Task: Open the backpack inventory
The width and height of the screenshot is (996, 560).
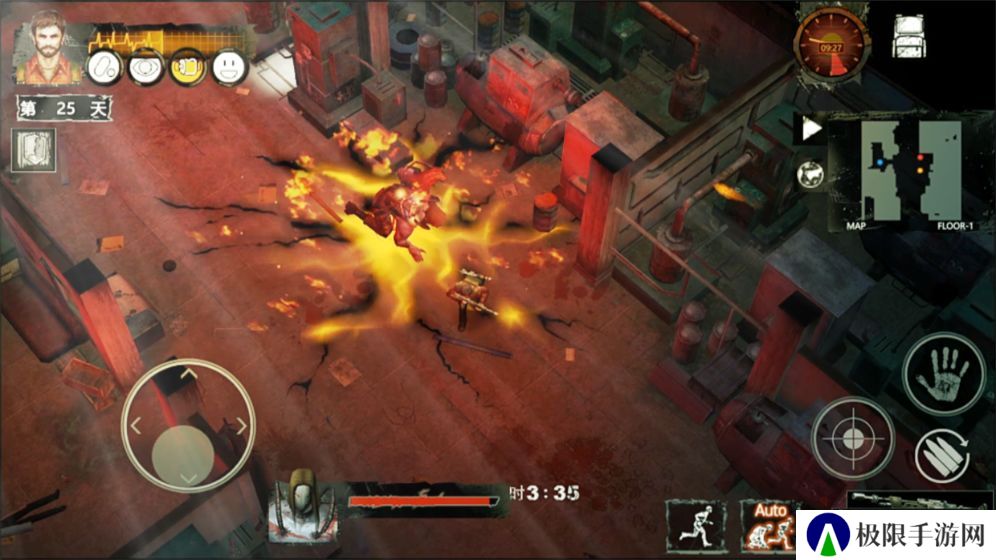Action: point(909,37)
